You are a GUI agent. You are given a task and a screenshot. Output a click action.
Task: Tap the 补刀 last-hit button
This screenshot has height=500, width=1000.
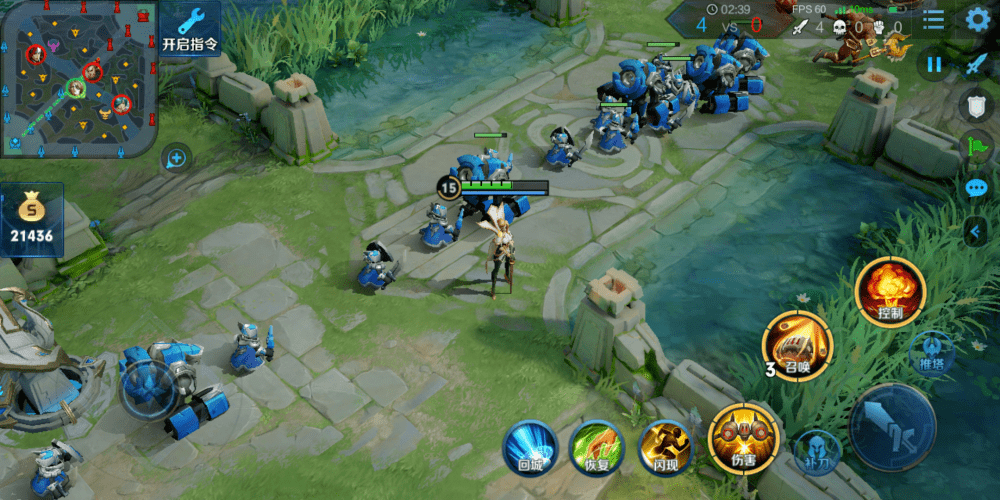[x=815, y=450]
